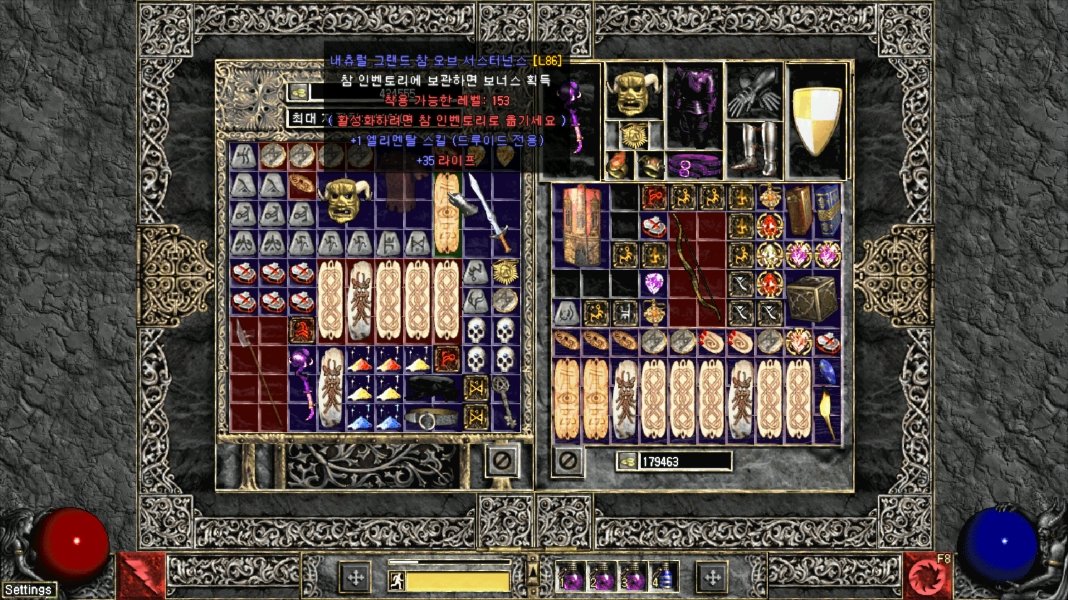1068x600 pixels.
Task: Open the left-click skill selector
Action: pos(141,575)
